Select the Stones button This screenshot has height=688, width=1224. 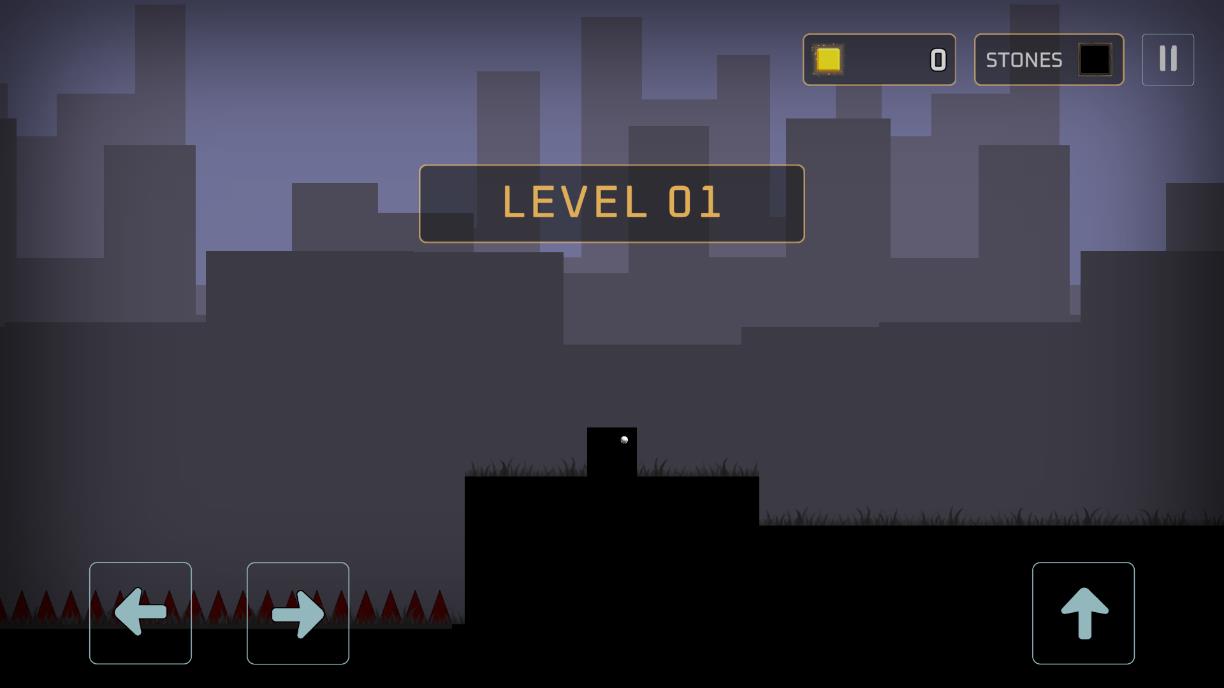(1048, 60)
